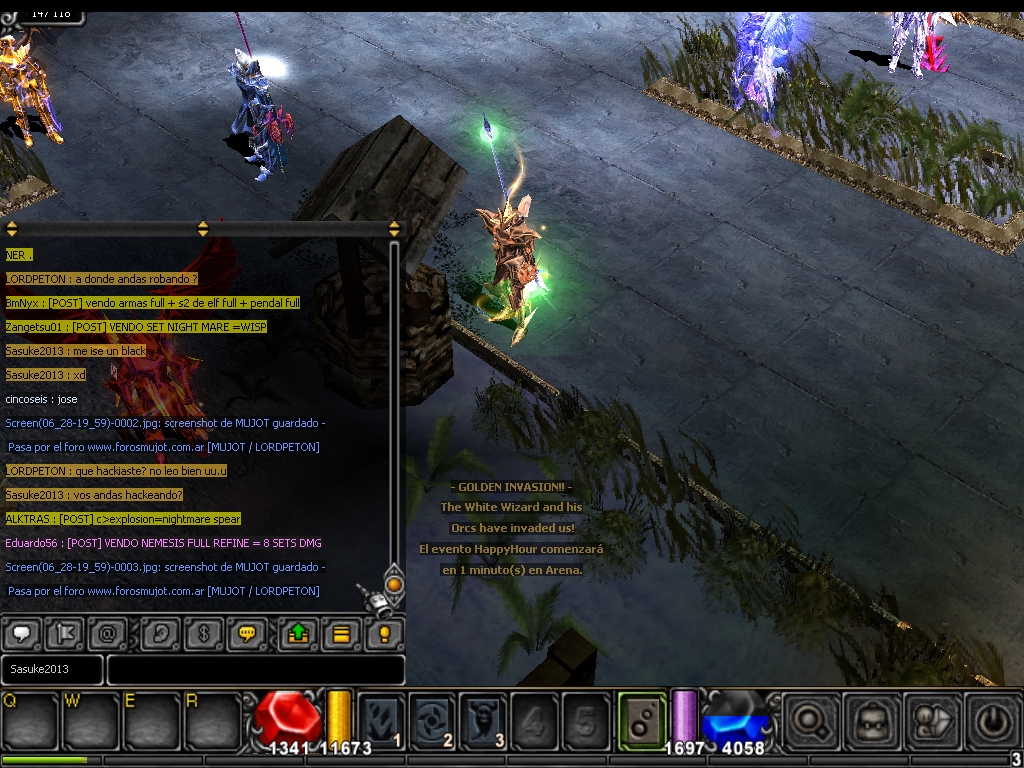This screenshot has width=1024, height=768.
Task: Open the character and arrow menu button
Action: coord(930,719)
